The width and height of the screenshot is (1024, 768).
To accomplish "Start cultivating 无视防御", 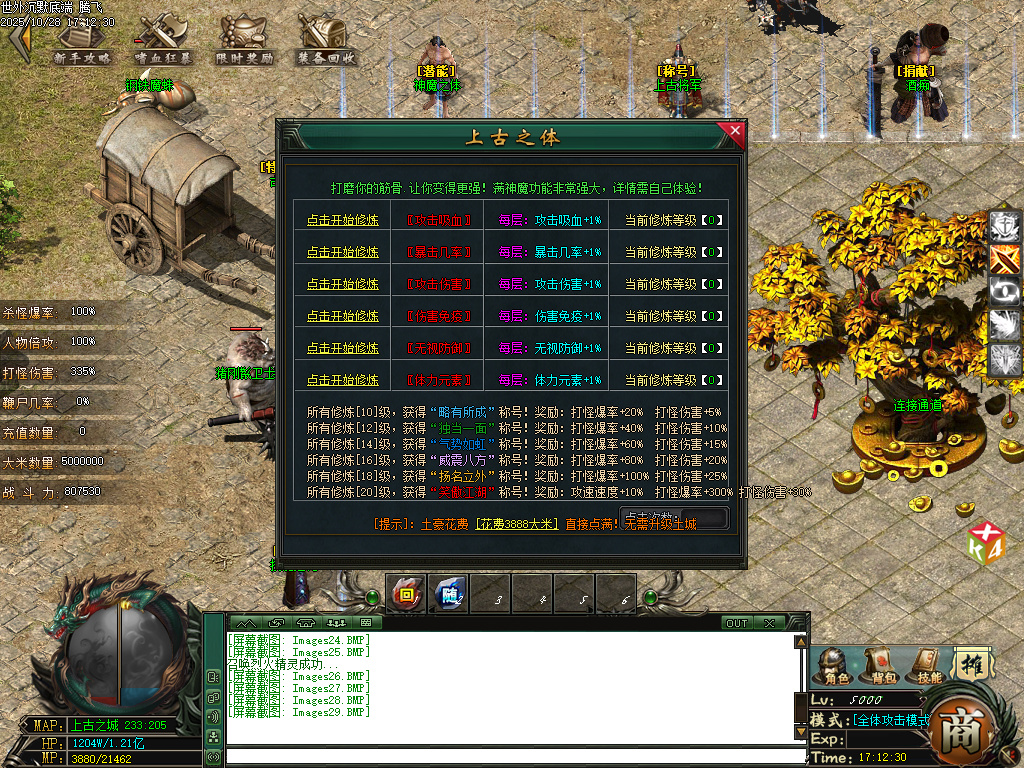I will 343,348.
